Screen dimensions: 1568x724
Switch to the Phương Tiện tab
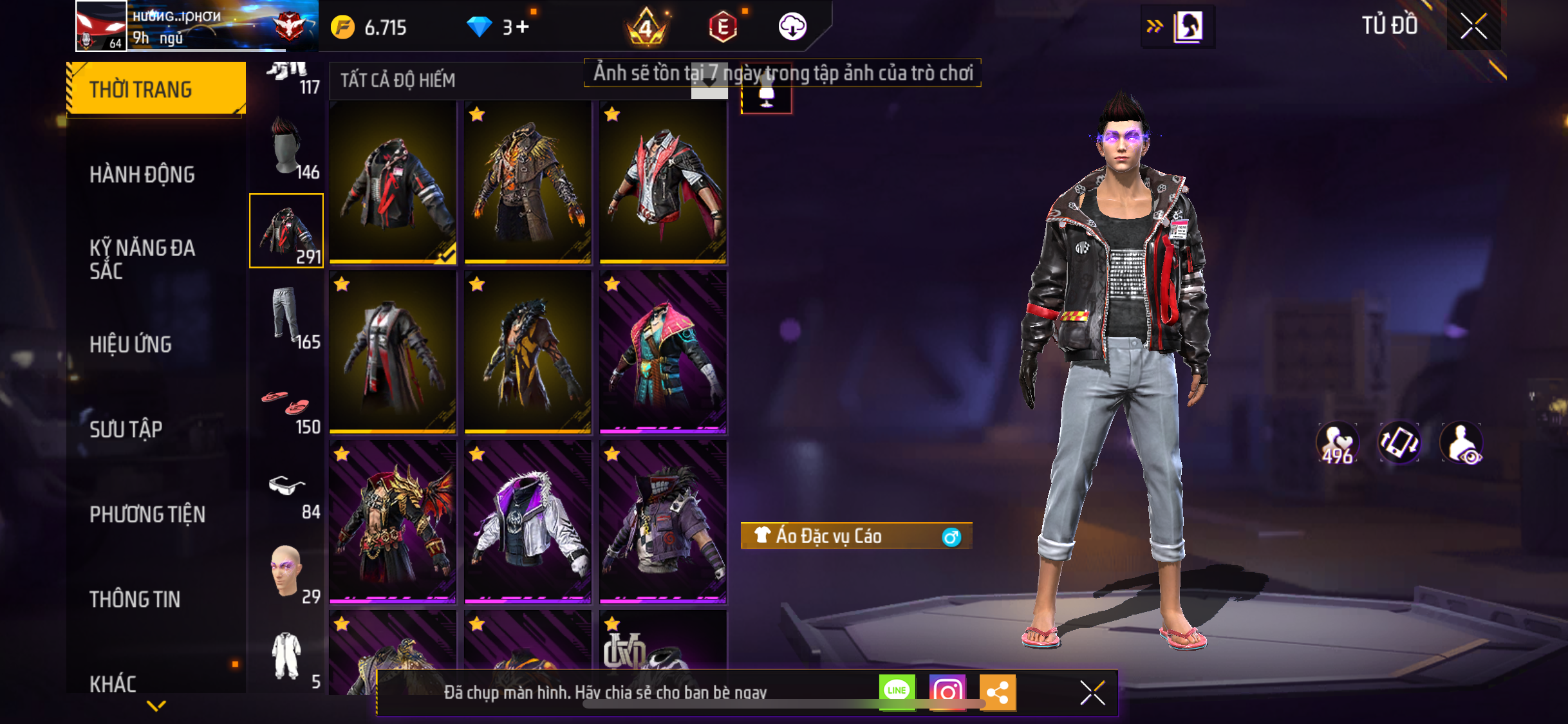147,514
